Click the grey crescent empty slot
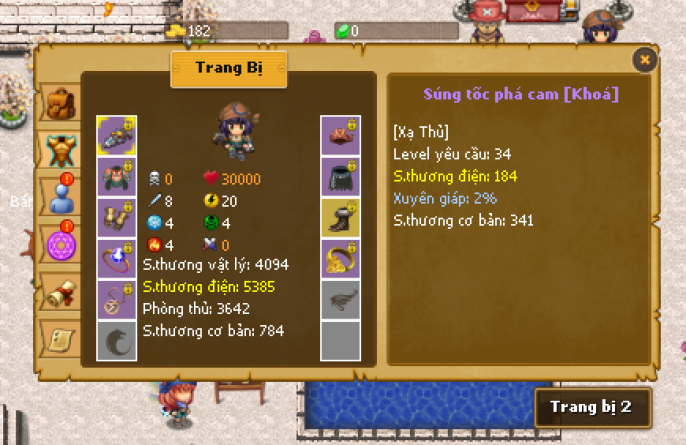This screenshot has width=686, height=445. [x=116, y=340]
